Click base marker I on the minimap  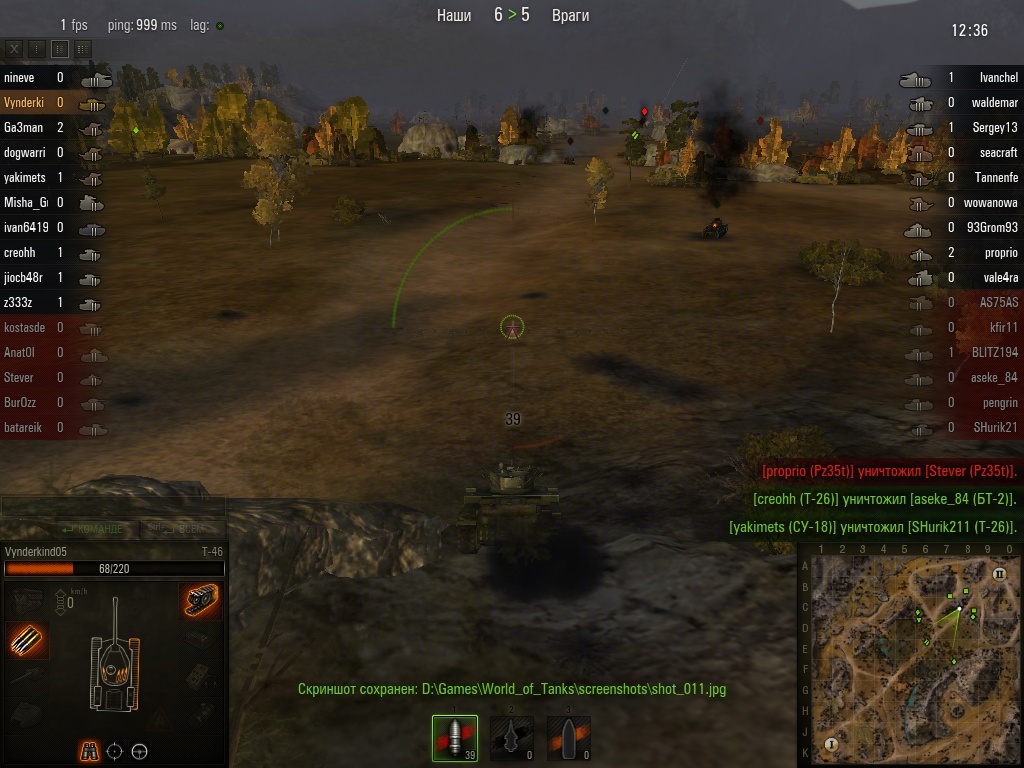[x=830, y=744]
